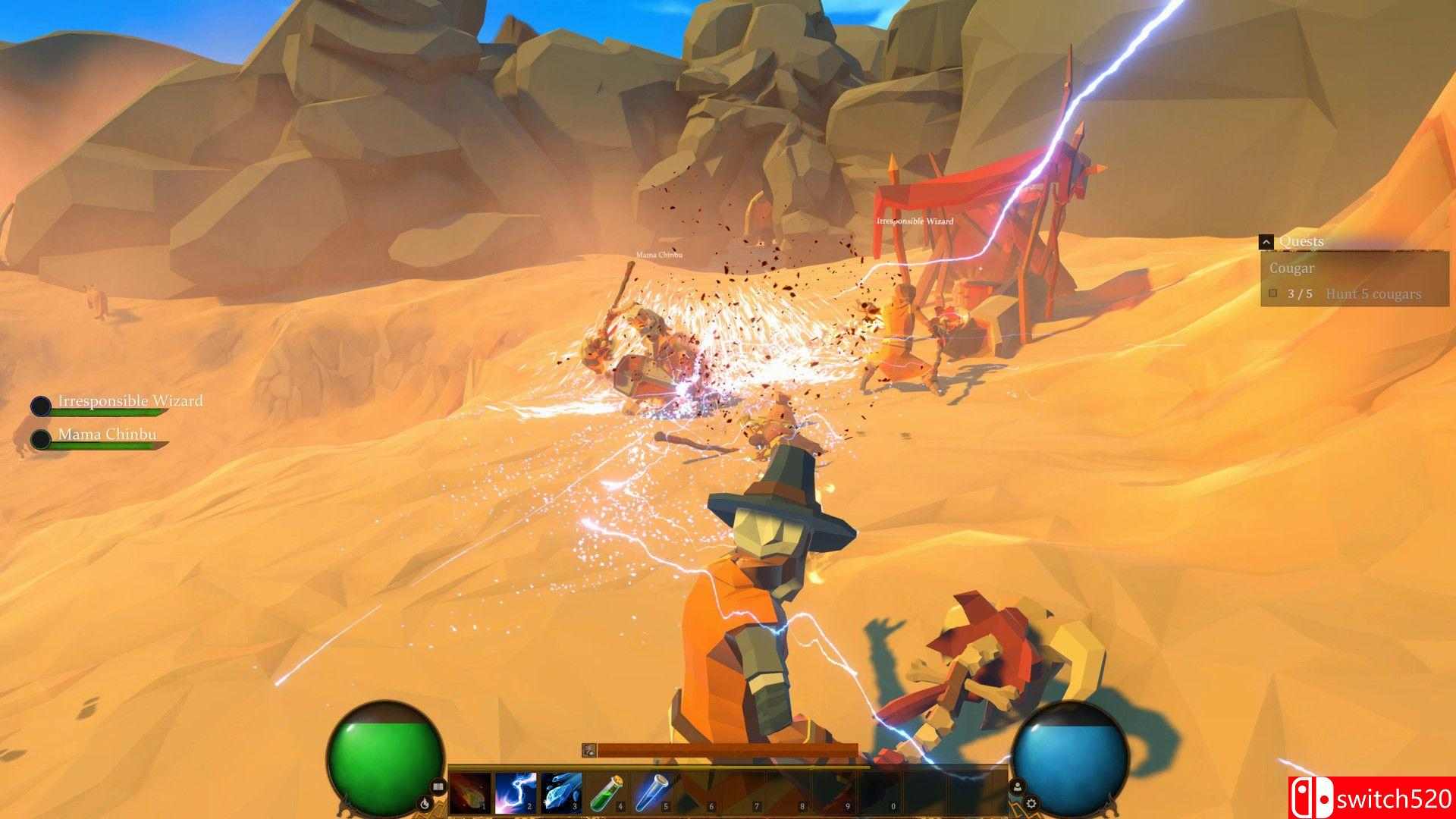Activate the fiery meteor ability
The image size is (1456, 819).
pos(470,794)
